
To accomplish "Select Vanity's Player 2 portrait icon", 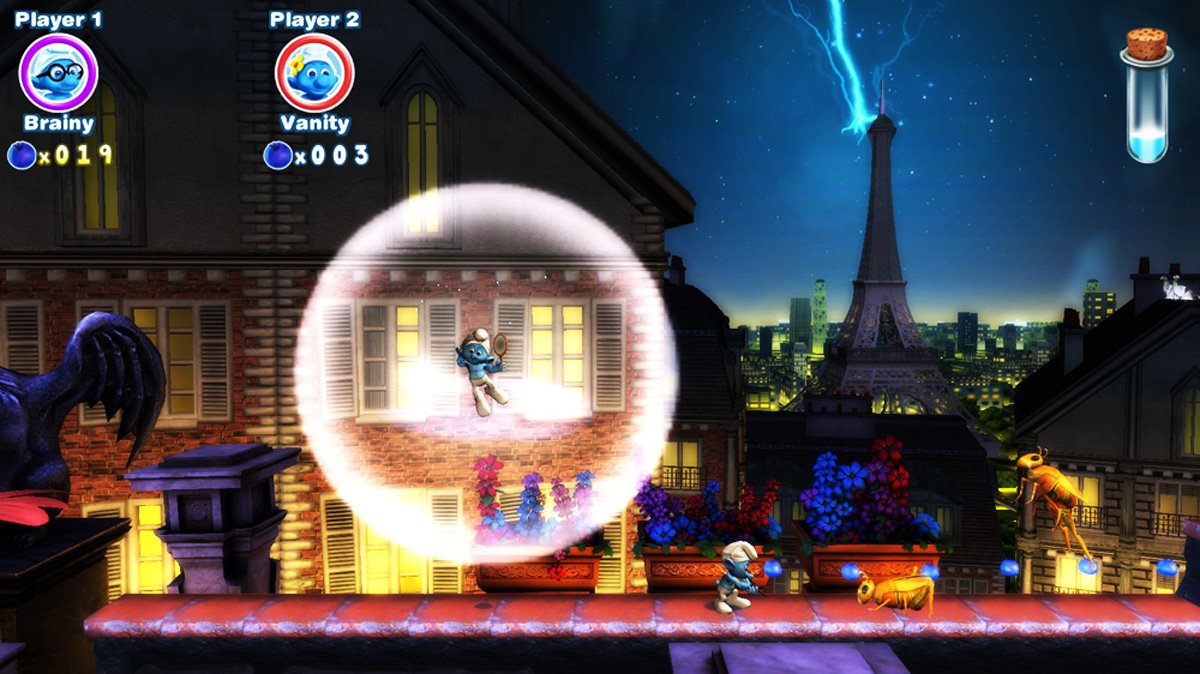I will (314, 72).
